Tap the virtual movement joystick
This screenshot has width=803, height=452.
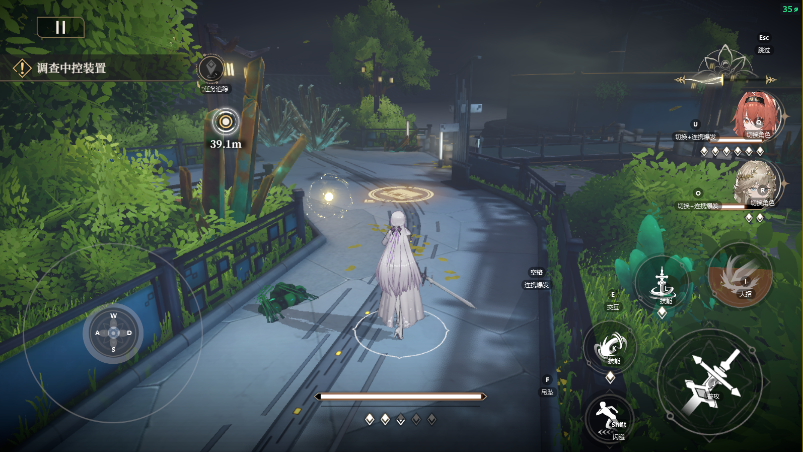tap(113, 333)
